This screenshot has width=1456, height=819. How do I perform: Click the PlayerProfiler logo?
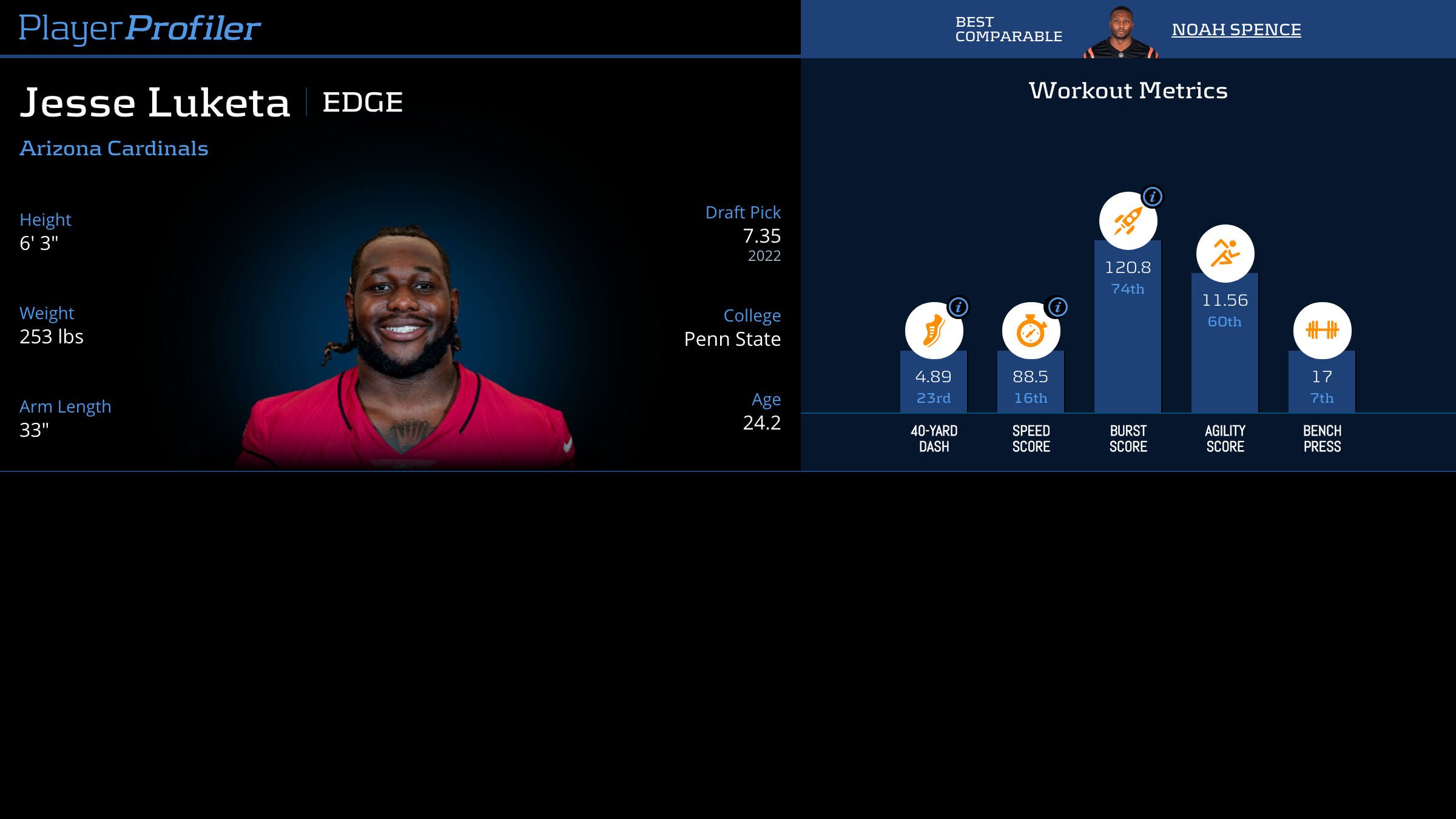140,28
